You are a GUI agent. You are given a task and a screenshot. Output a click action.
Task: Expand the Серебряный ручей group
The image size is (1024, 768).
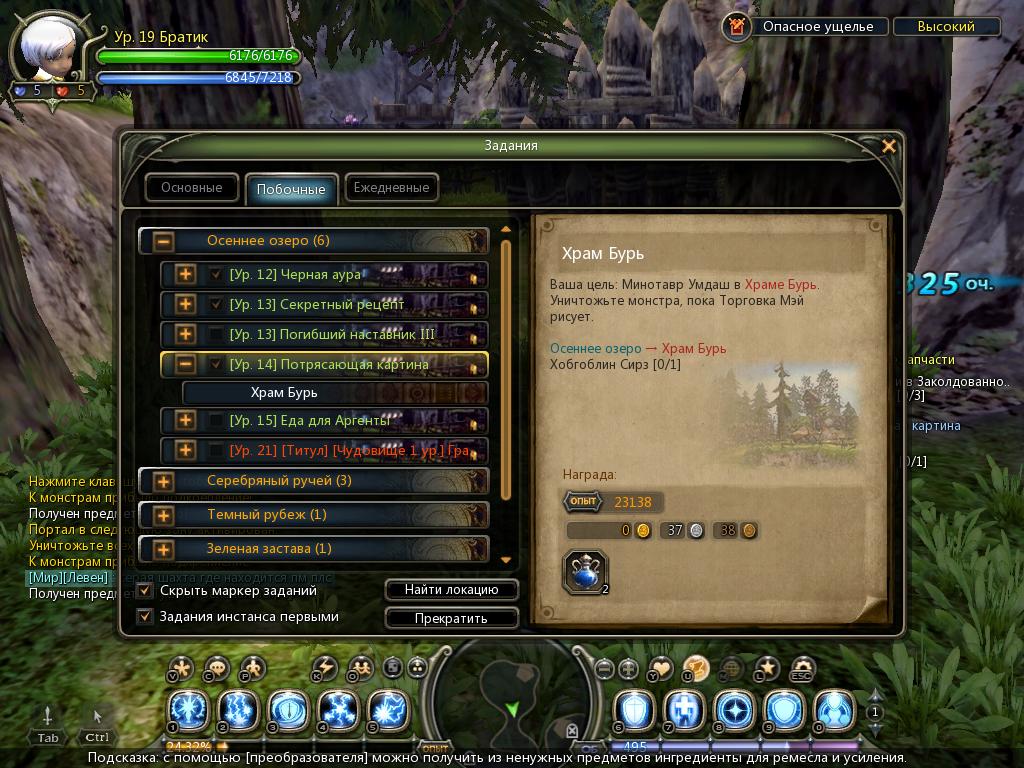[x=164, y=481]
